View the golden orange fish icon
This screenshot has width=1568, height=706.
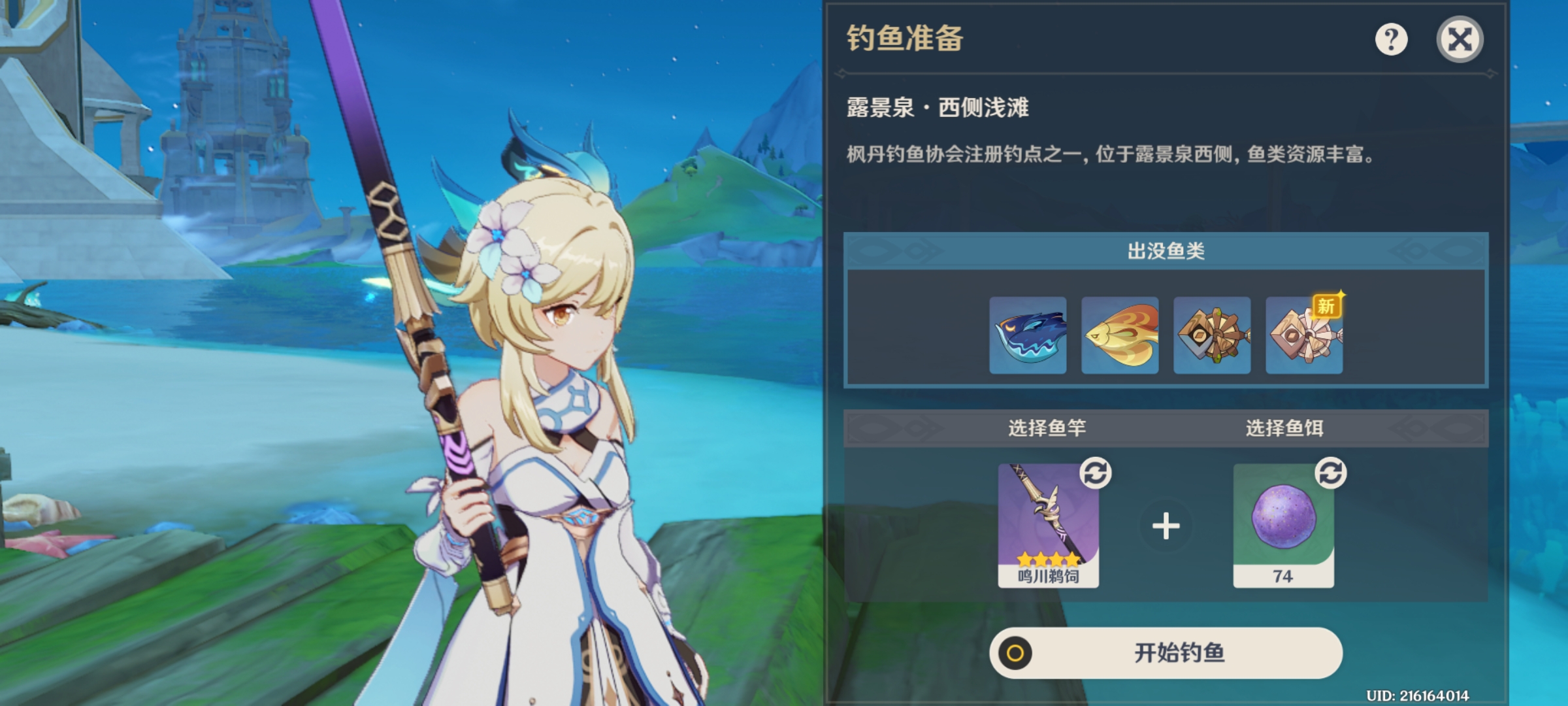click(1120, 335)
